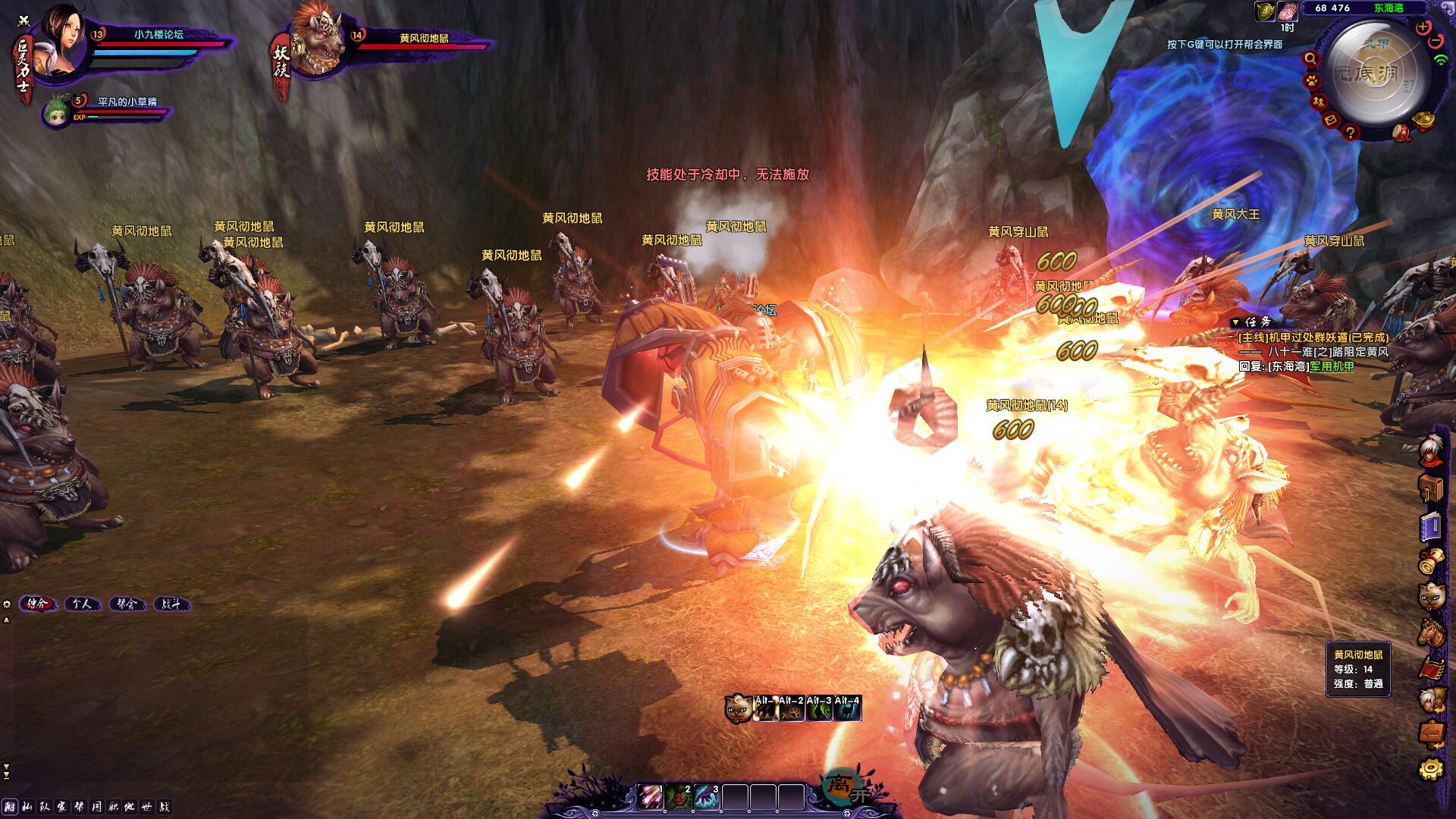Click the magnifying glass search icon by minimap
This screenshot has height=819, width=1456.
click(1310, 59)
